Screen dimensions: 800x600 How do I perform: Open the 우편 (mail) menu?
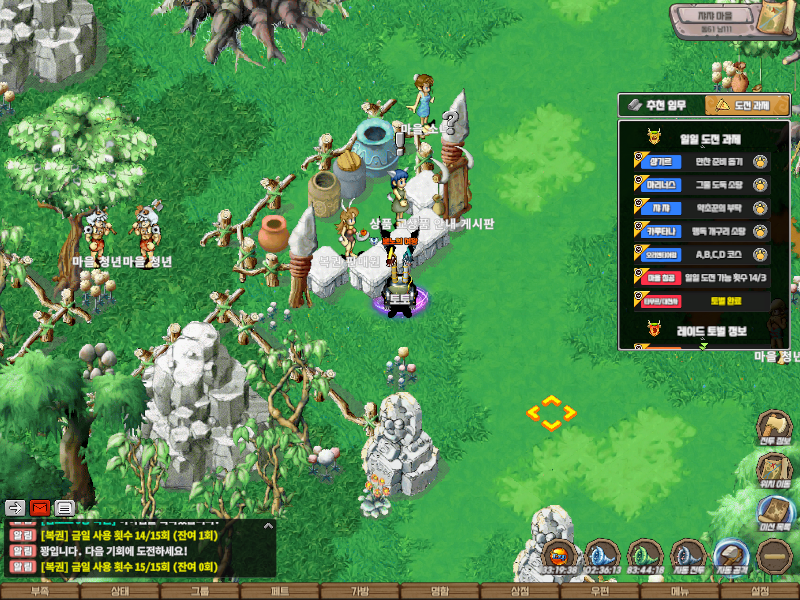click(600, 592)
